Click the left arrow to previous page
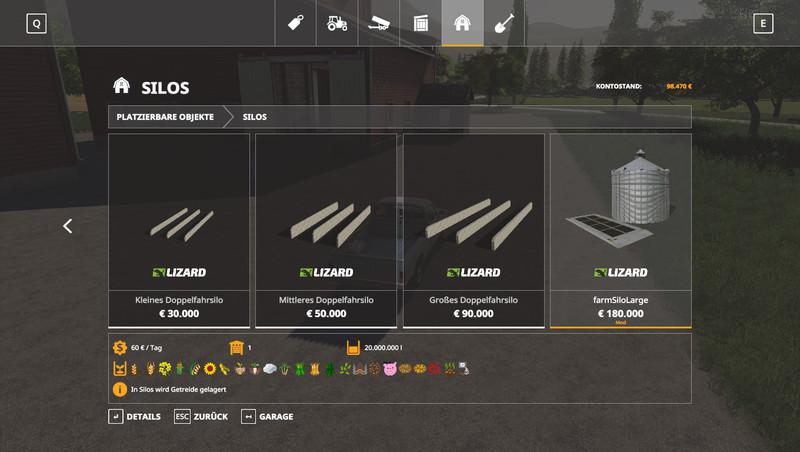The height and width of the screenshot is (452, 800). 68,226
